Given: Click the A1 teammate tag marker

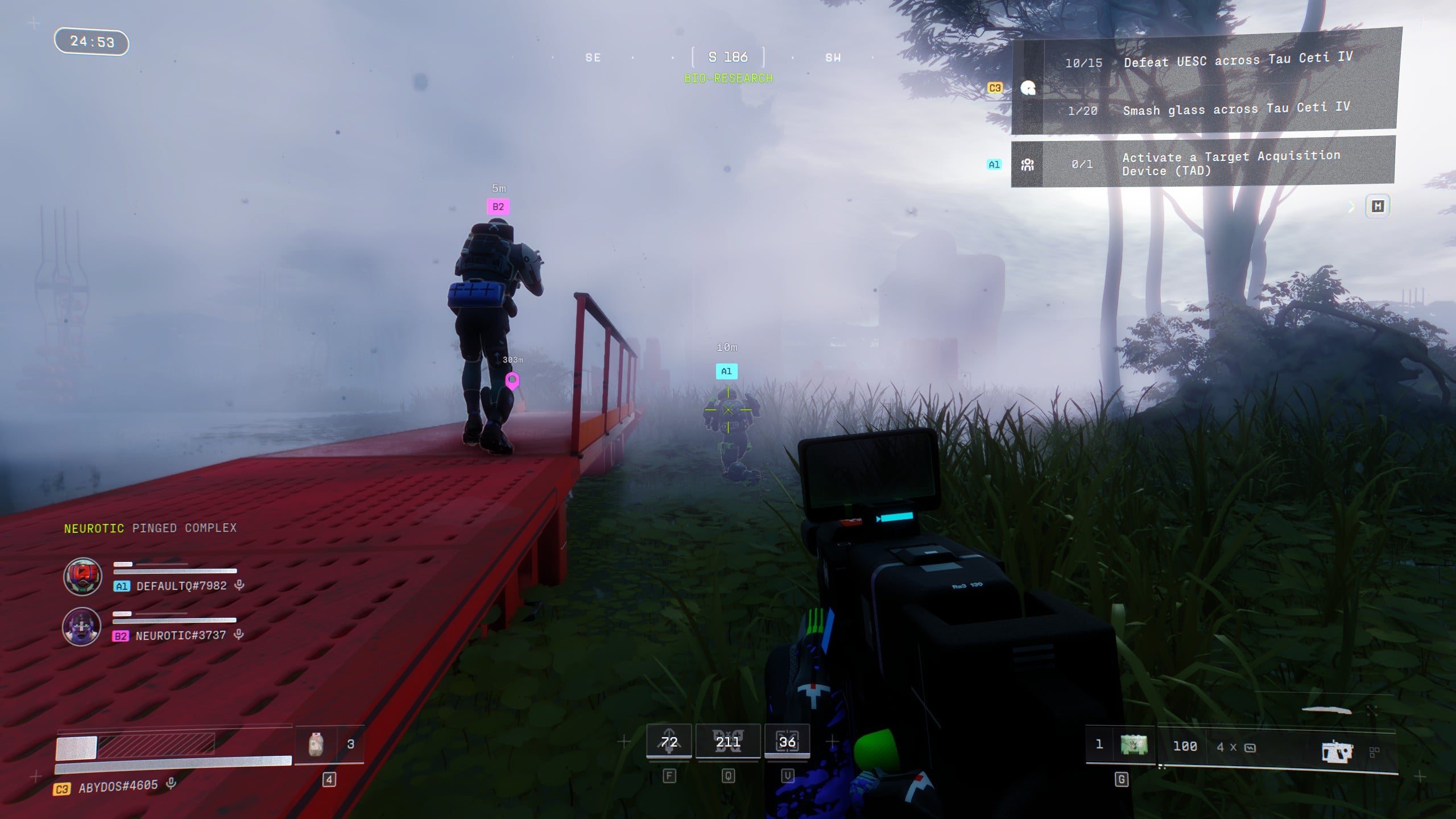Looking at the screenshot, I should pos(726,371).
